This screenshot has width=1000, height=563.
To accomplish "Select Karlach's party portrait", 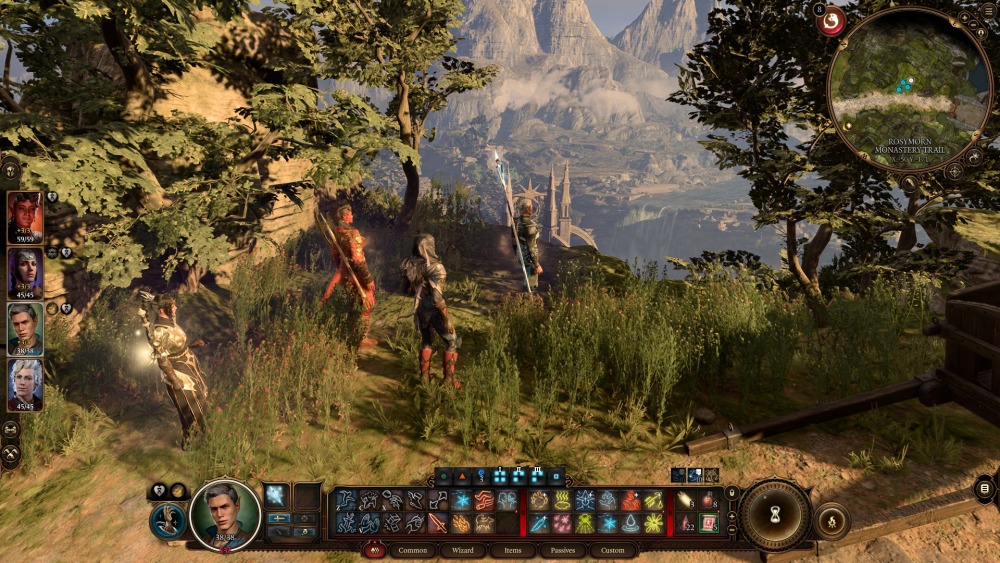I will pos(24,216).
